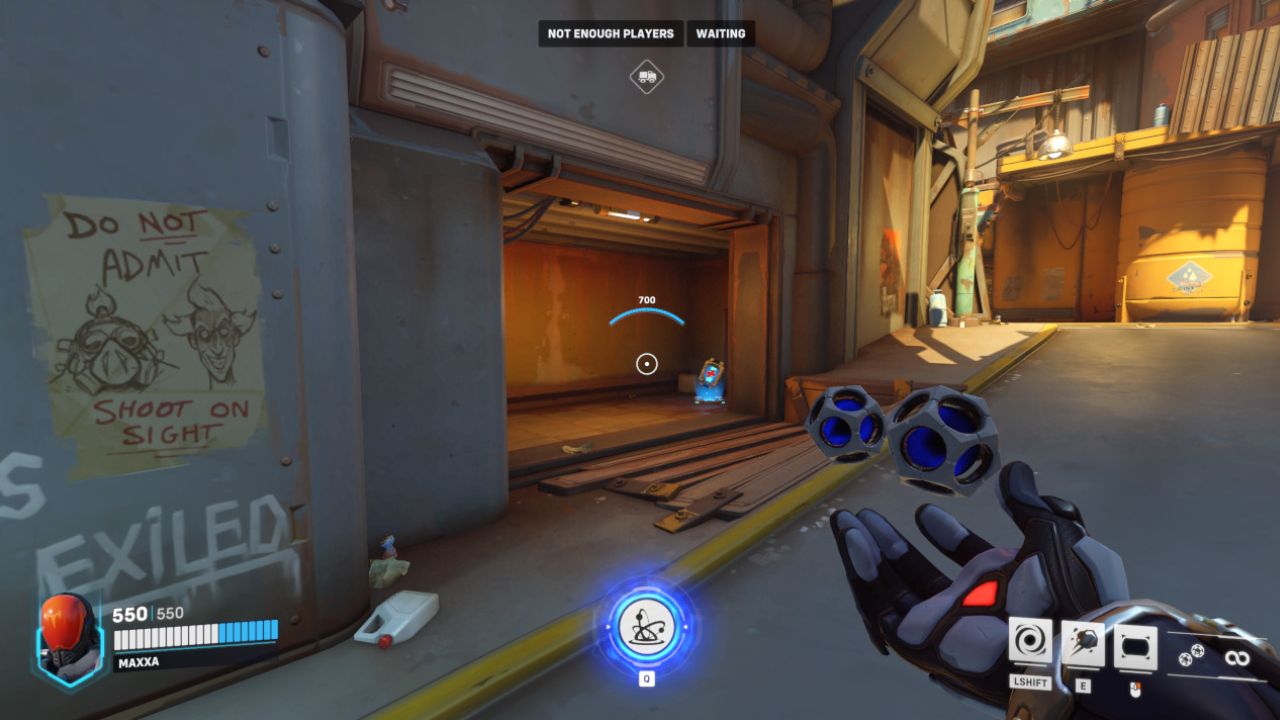Select the payload objective icon at top
1280x720 pixels.
click(x=647, y=75)
